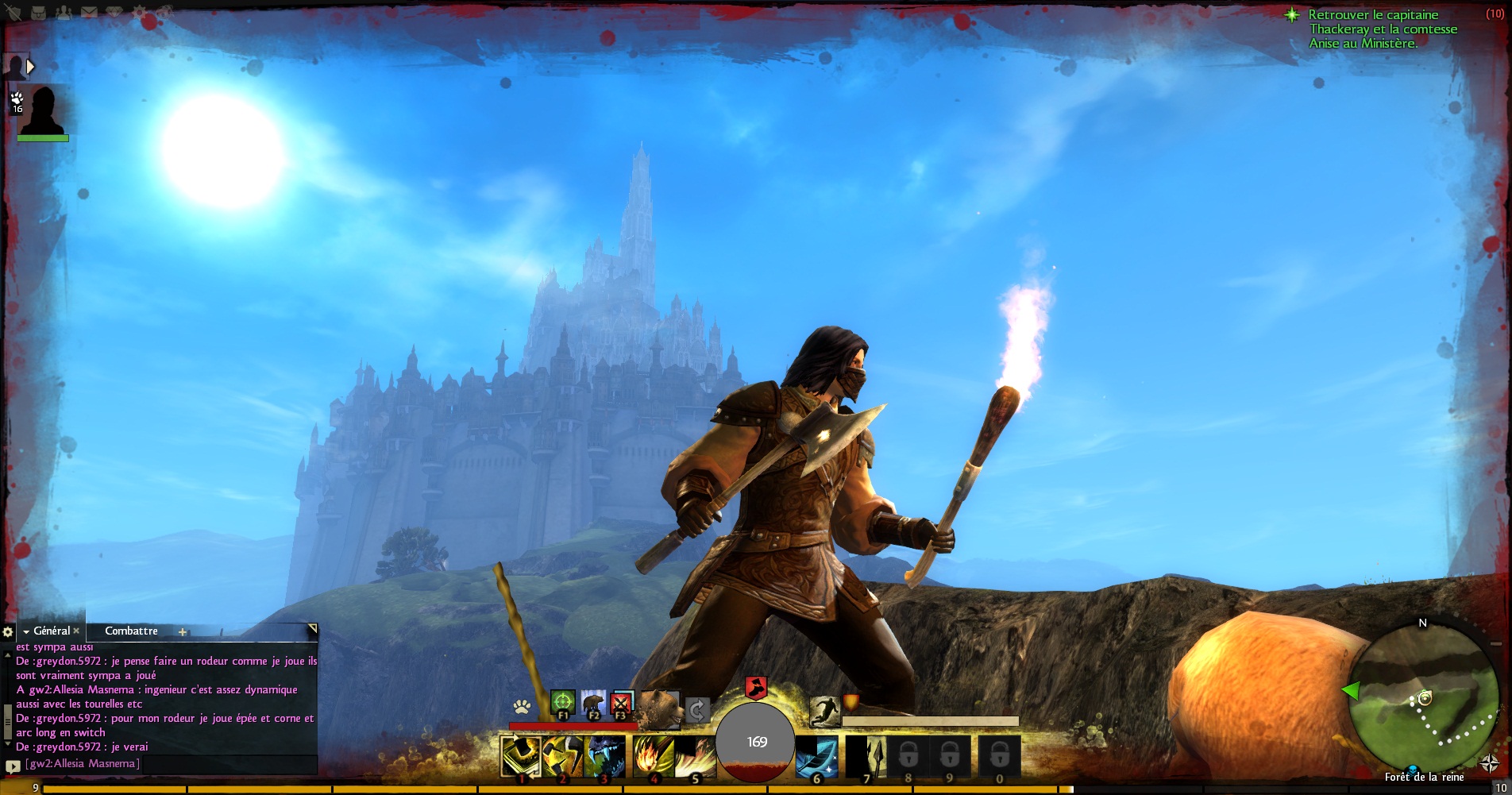Image resolution: width=1512 pixels, height=795 pixels.
Task: Open the inventory bag icon
Action: [37, 12]
